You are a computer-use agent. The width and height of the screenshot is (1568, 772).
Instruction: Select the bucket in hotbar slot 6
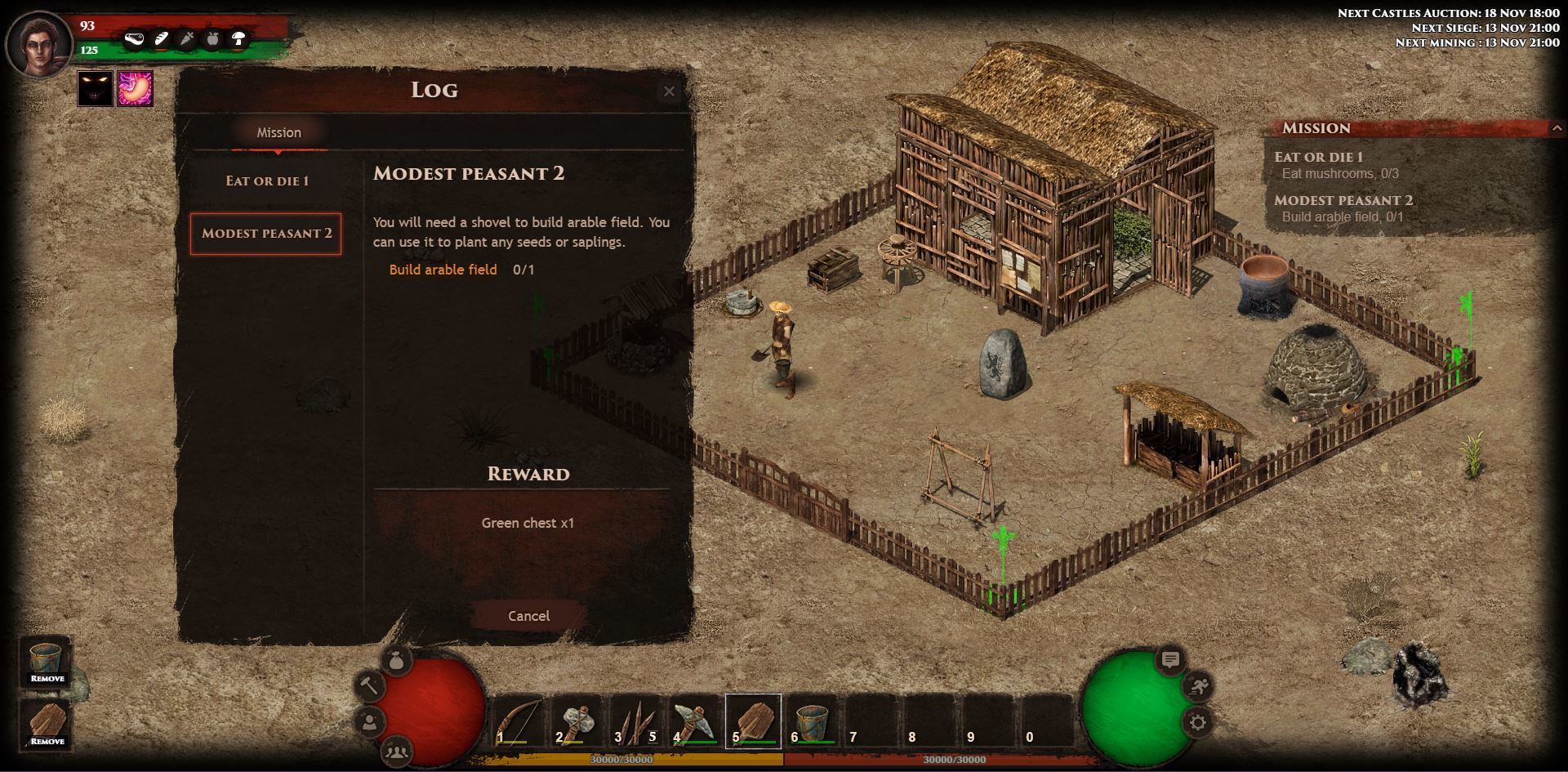coord(812,721)
